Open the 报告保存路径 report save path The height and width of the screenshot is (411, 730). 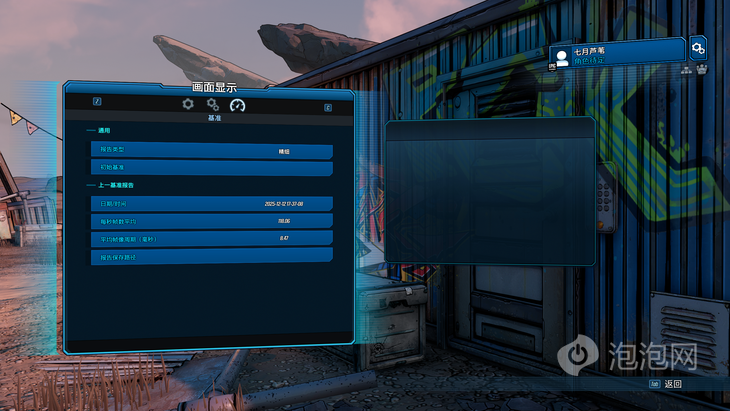[x=211, y=256]
